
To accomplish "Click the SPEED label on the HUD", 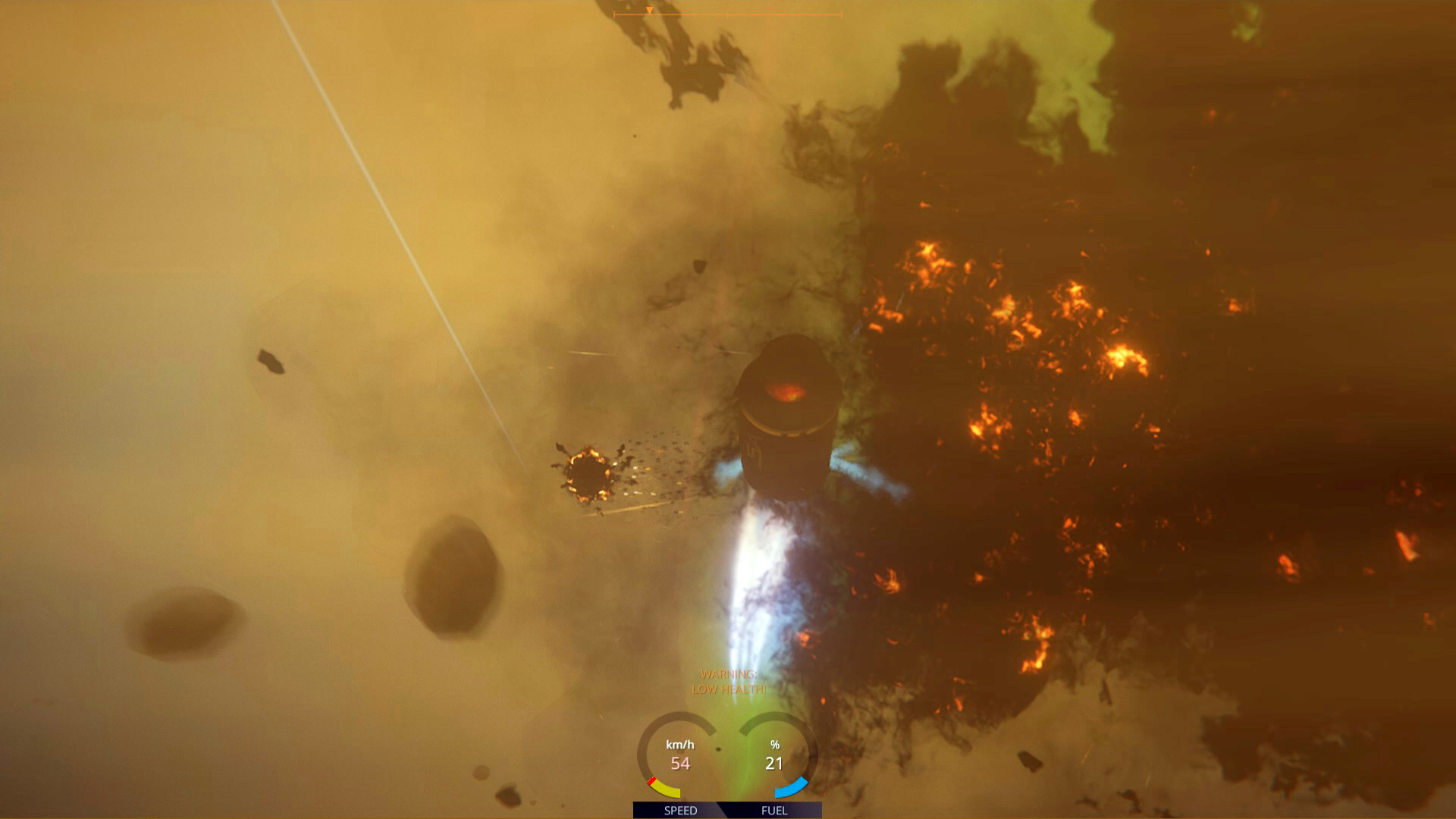I will (680, 810).
